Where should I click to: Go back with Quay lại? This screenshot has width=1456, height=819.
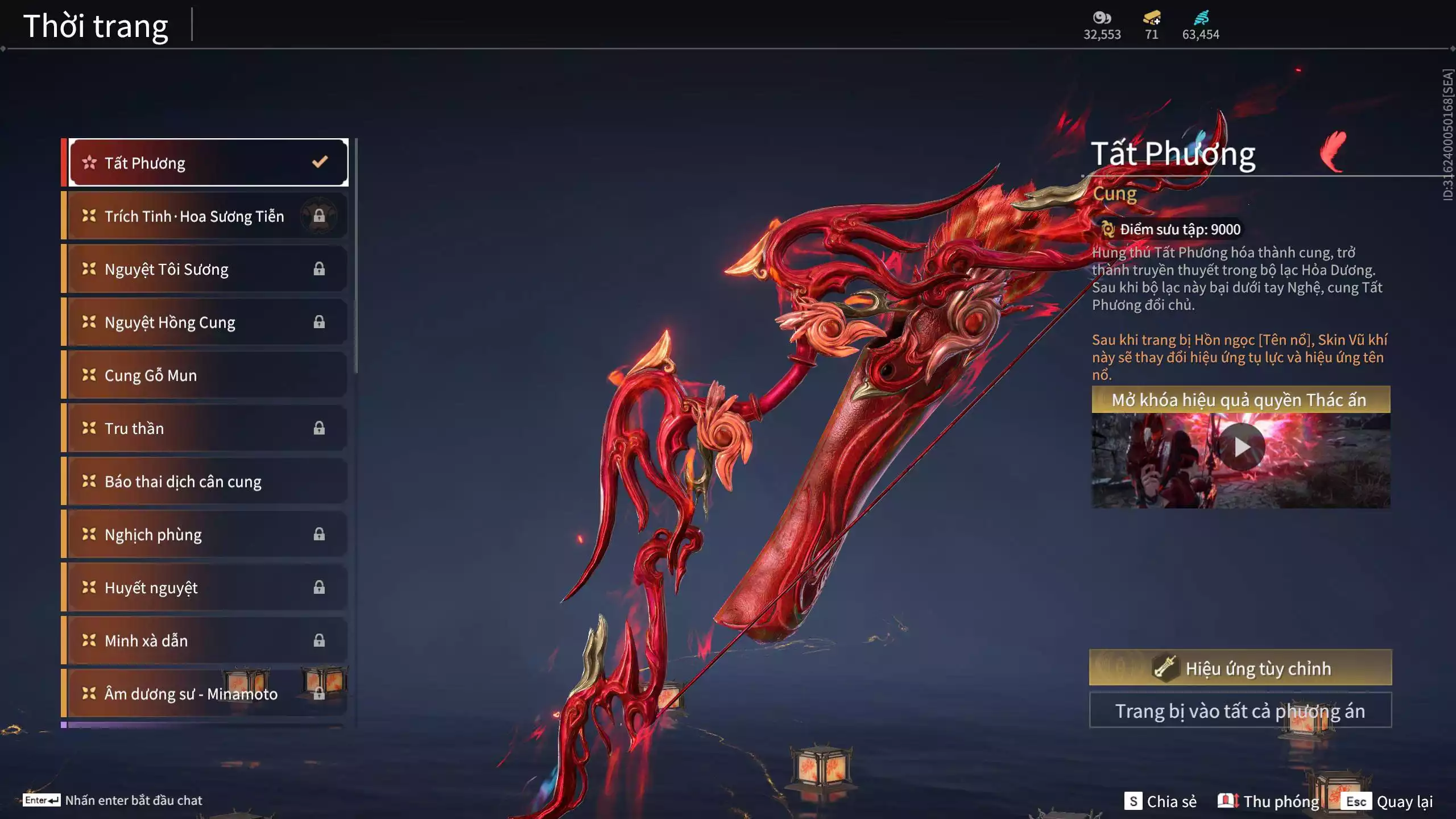pos(1387,801)
